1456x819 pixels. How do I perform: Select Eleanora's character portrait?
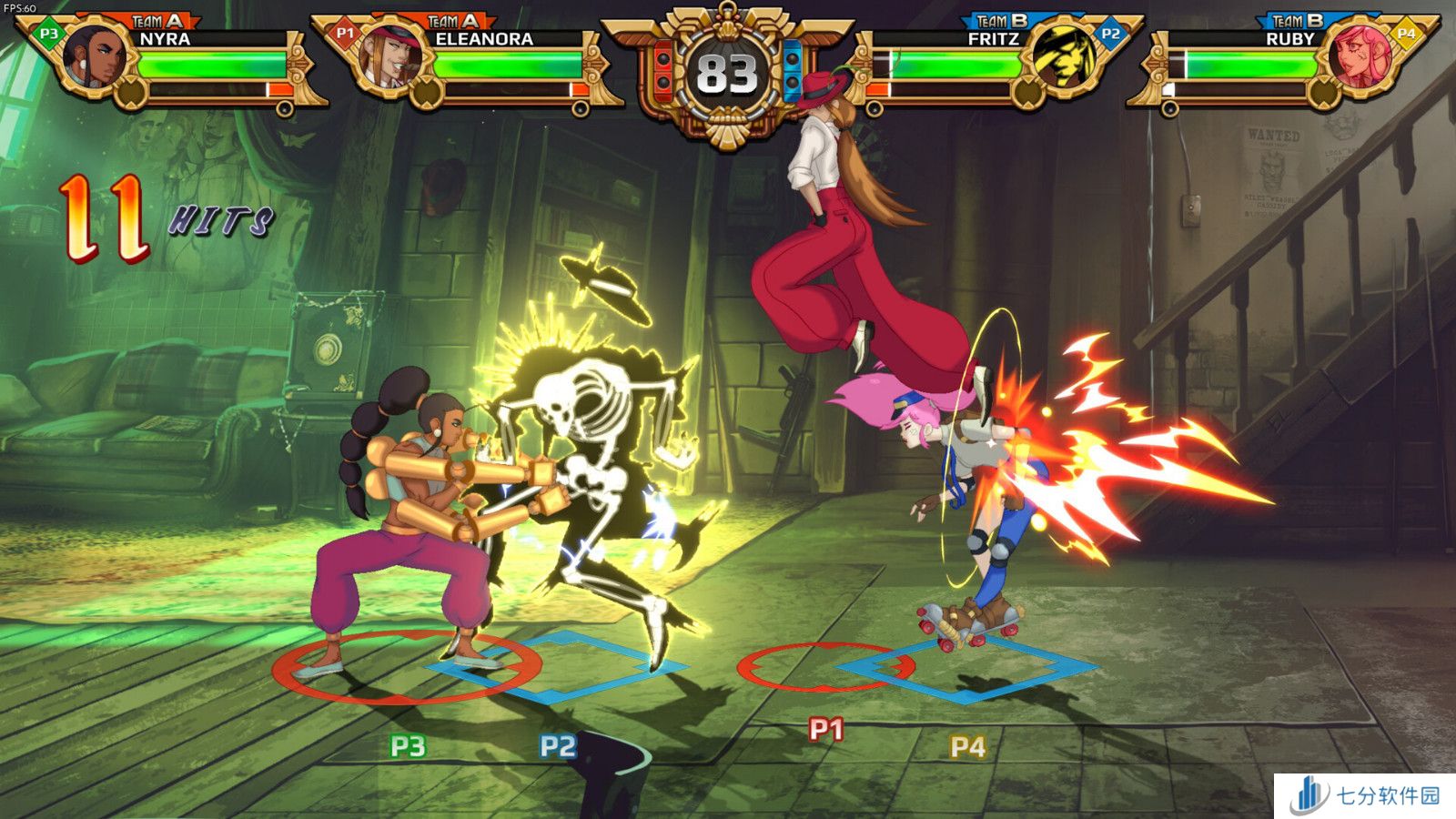390,56
